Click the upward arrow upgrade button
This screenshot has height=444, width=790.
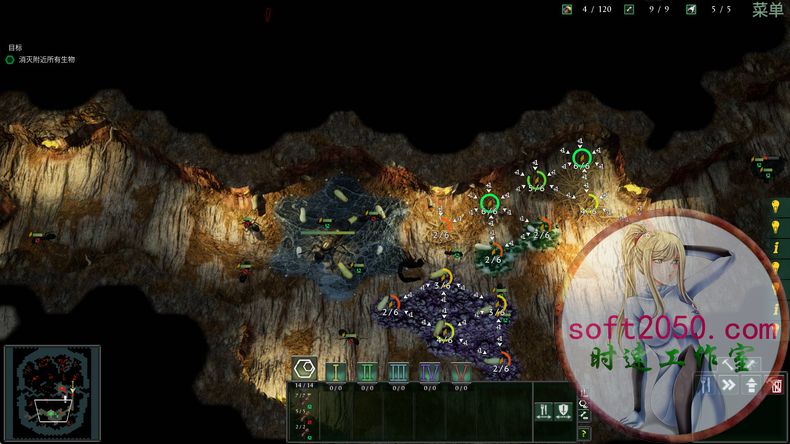point(751,385)
